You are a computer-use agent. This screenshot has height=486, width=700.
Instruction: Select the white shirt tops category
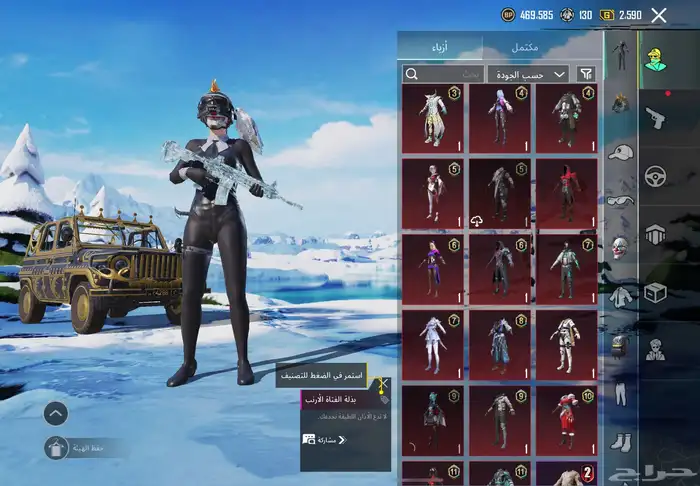pos(621,295)
